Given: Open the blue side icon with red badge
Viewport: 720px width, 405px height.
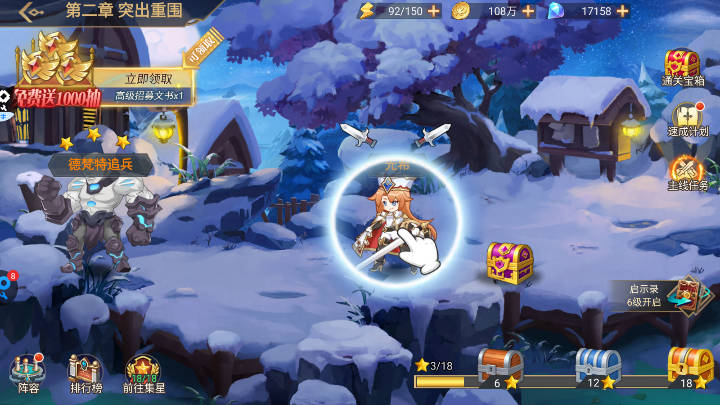Looking at the screenshot, I should [6, 286].
